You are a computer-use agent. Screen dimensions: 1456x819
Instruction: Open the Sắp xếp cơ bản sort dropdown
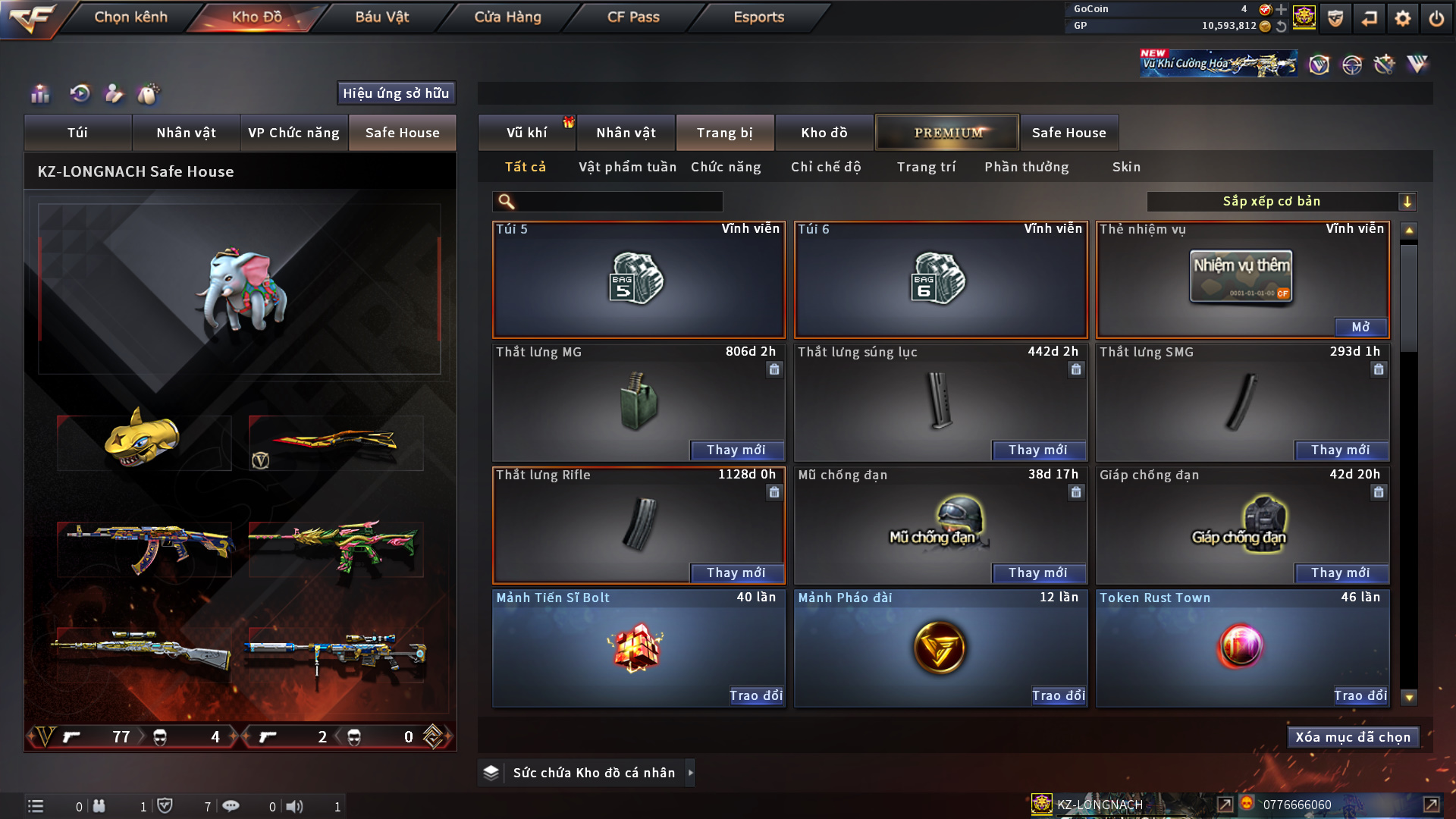pyautogui.click(x=1281, y=202)
